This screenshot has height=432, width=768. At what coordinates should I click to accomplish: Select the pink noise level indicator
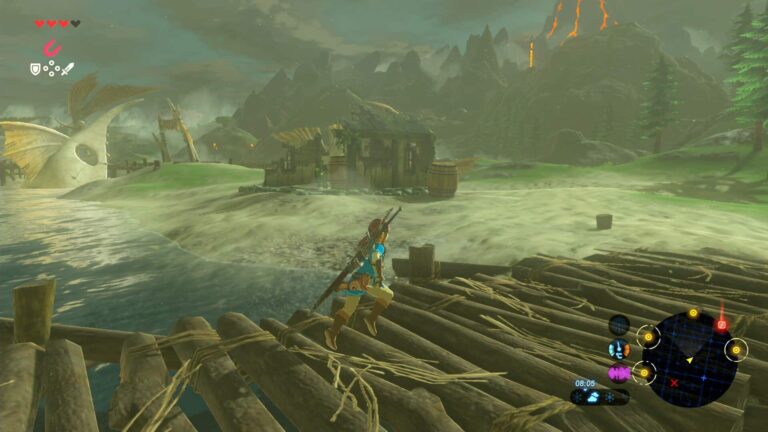click(619, 373)
